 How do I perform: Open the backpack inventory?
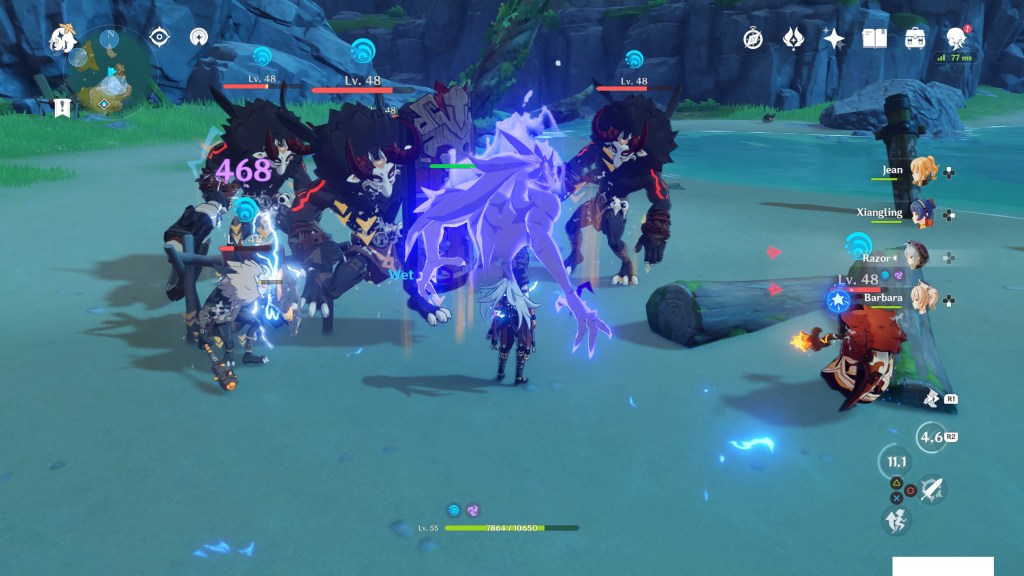click(914, 39)
